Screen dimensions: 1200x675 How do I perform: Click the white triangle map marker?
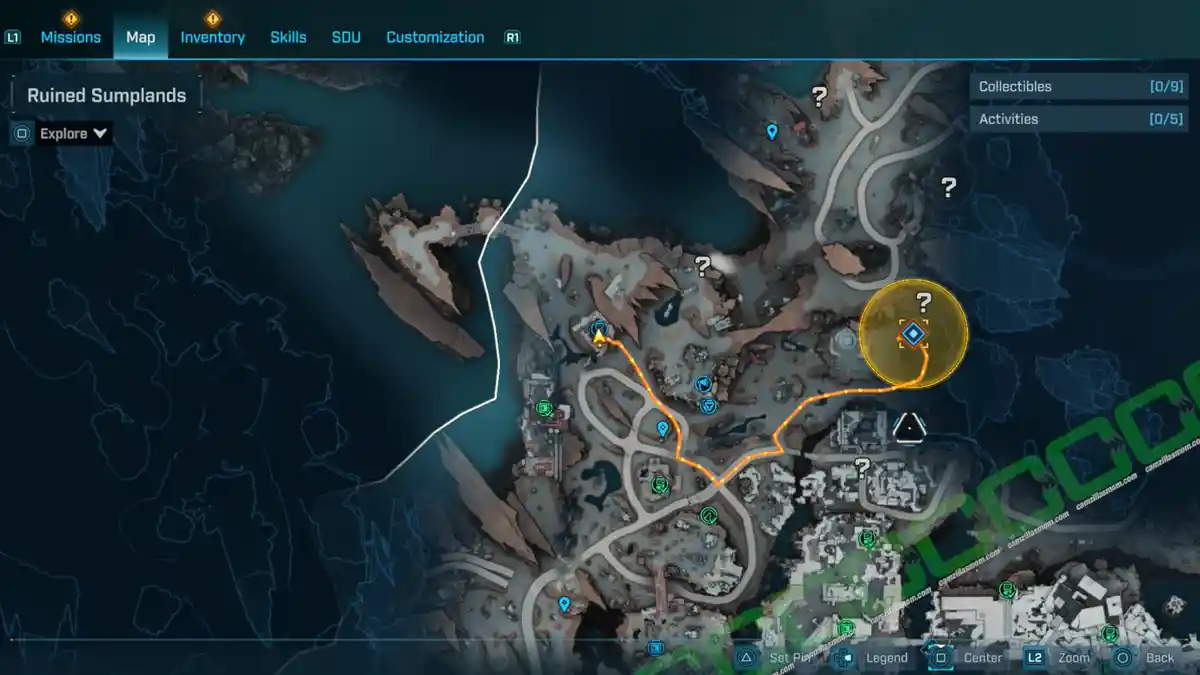[909, 427]
